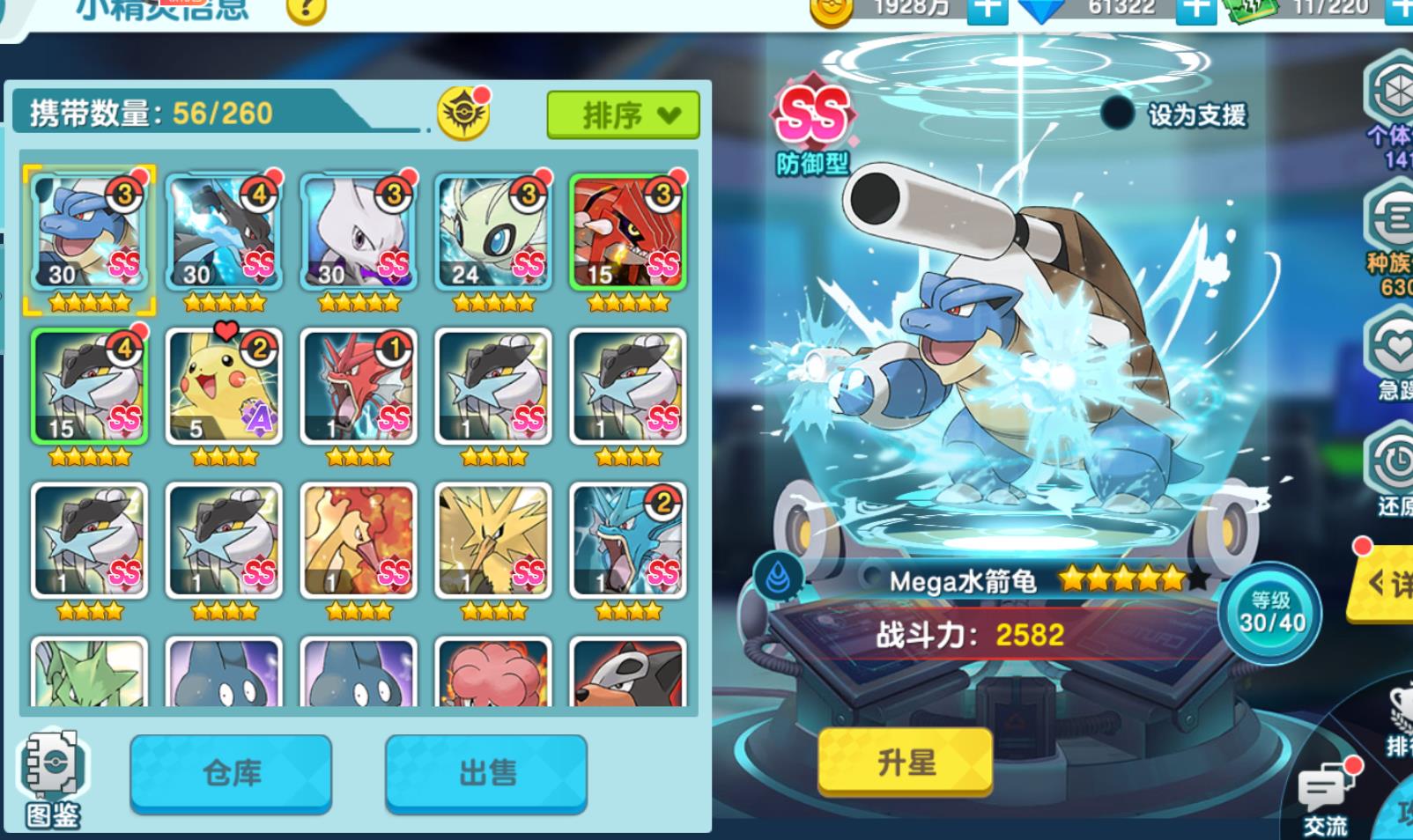The width and height of the screenshot is (1413, 840).
Task: Click the yellow 升星 star-up button
Action: [906, 762]
